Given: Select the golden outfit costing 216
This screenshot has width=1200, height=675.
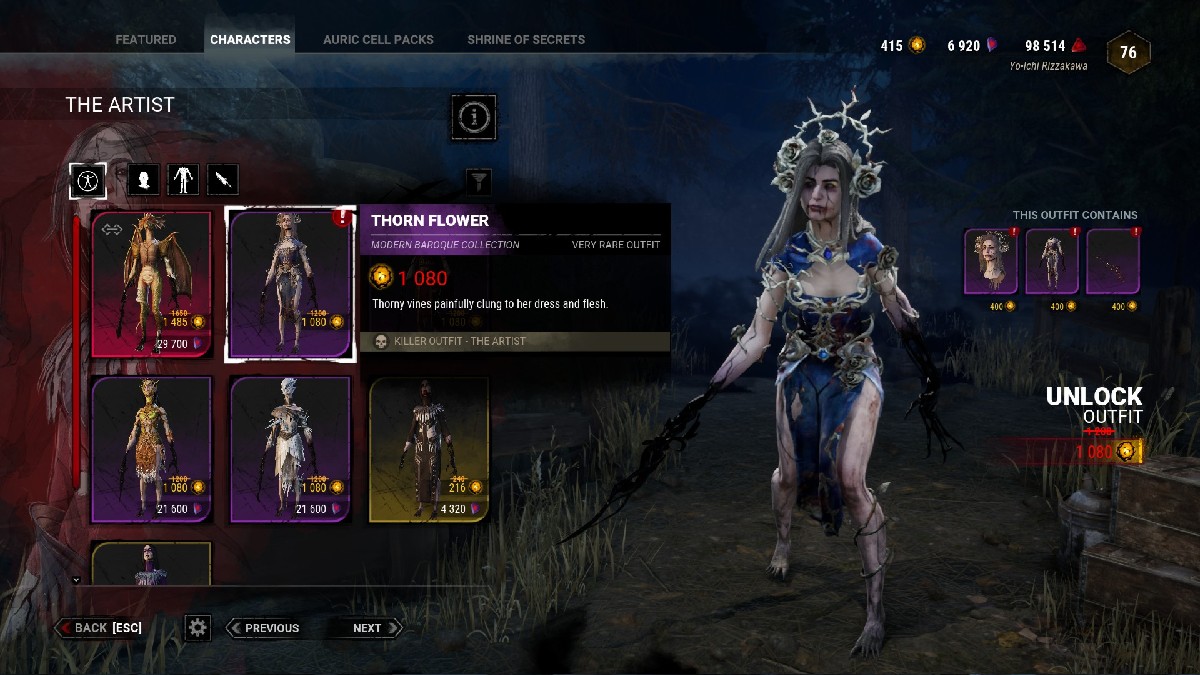Looking at the screenshot, I should coord(429,450).
